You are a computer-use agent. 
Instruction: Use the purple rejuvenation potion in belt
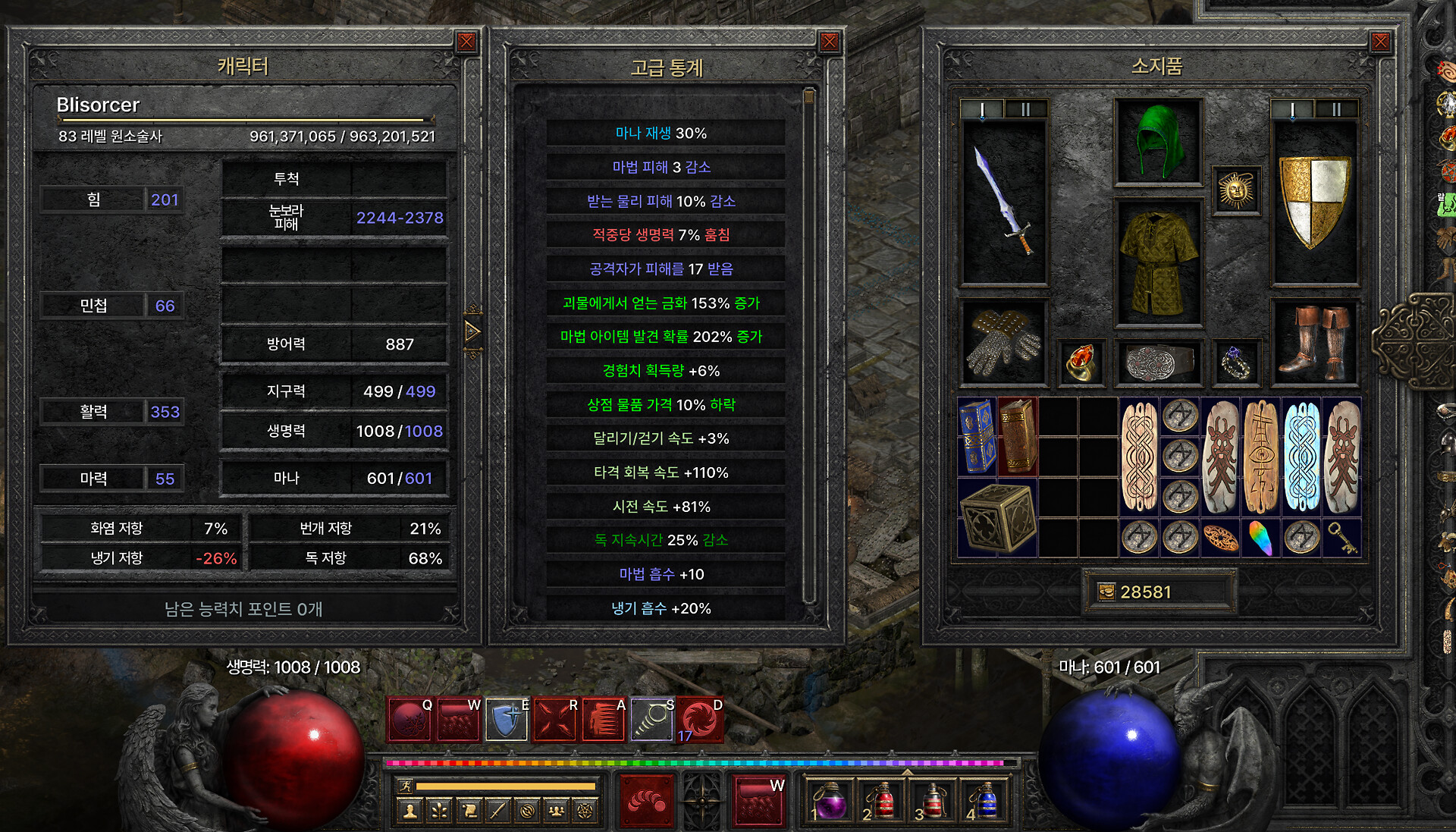pos(829,801)
